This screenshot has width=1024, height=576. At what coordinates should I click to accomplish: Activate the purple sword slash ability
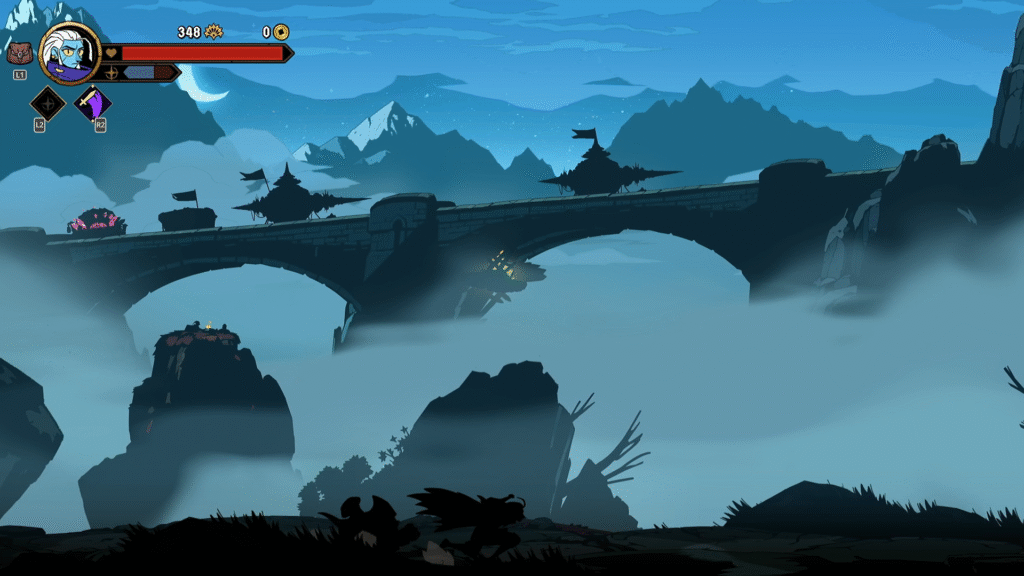94,102
